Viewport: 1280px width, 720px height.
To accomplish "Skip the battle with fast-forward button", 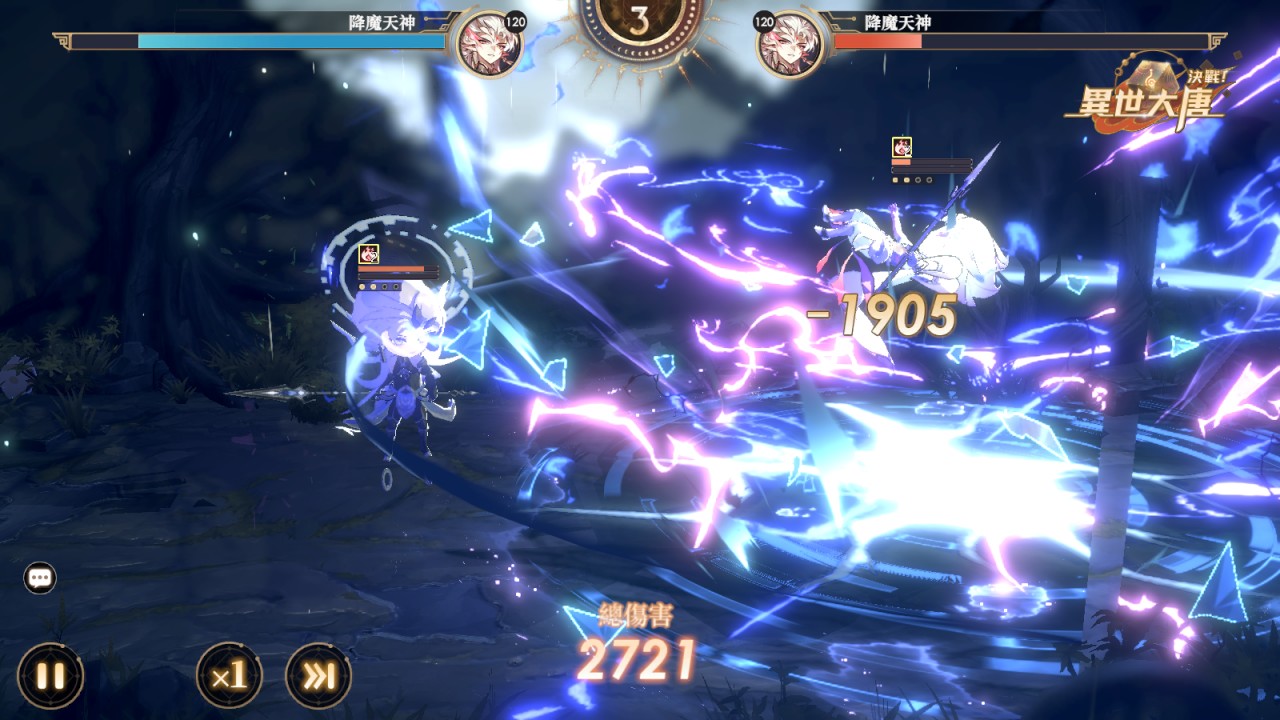I will [318, 676].
